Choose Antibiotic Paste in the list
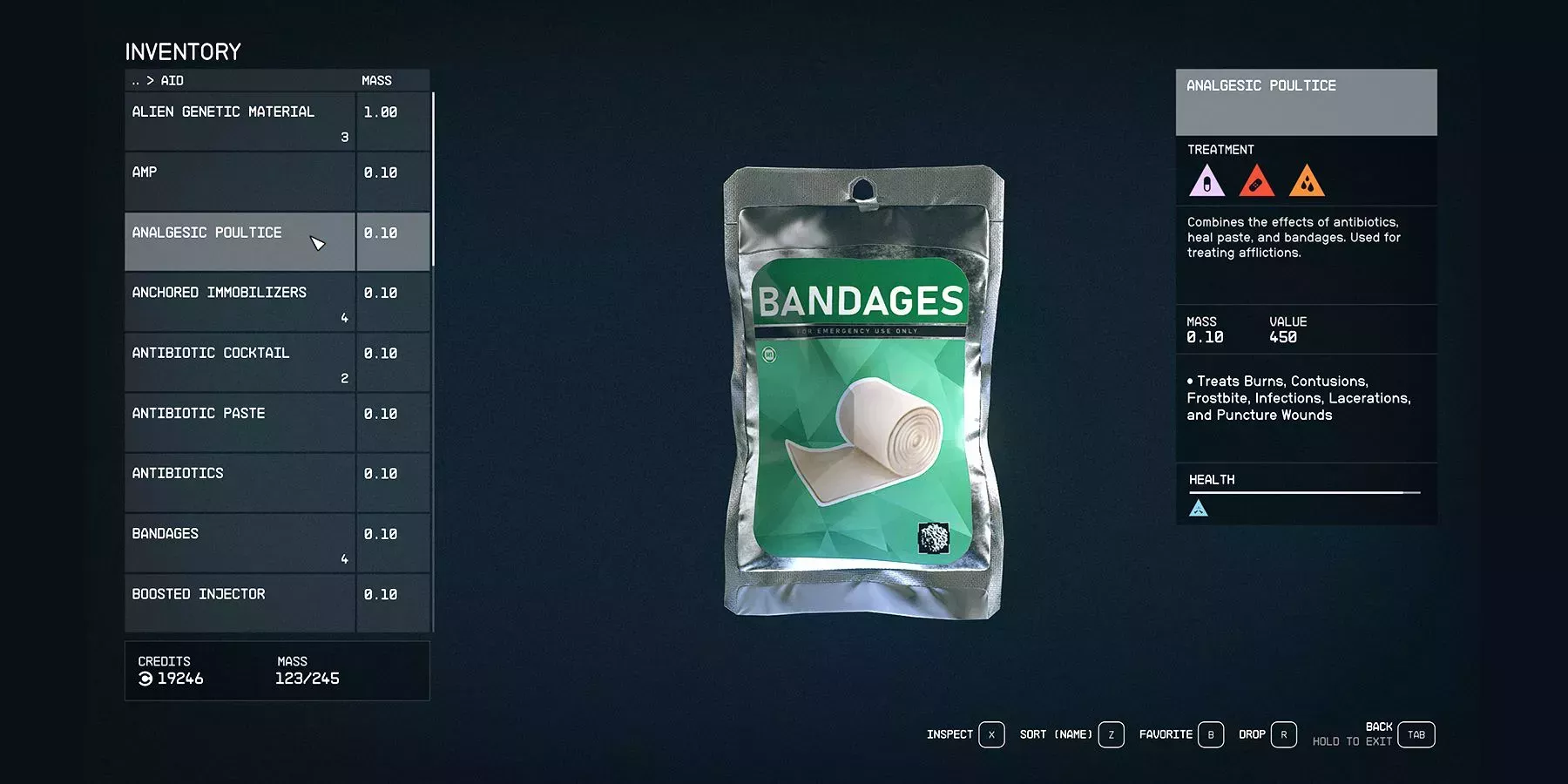 (x=240, y=422)
